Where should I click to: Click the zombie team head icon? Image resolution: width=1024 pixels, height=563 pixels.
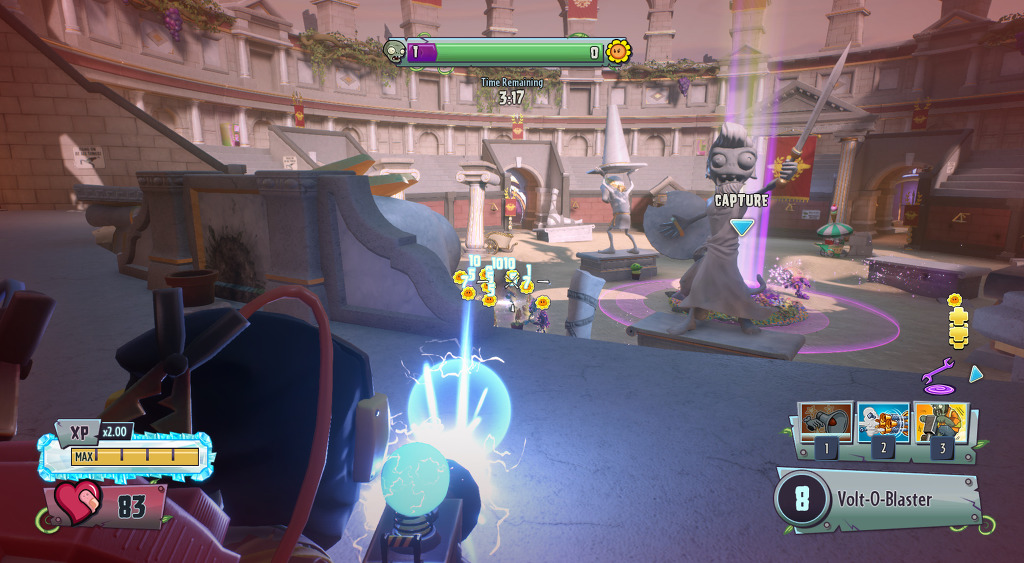tap(395, 51)
